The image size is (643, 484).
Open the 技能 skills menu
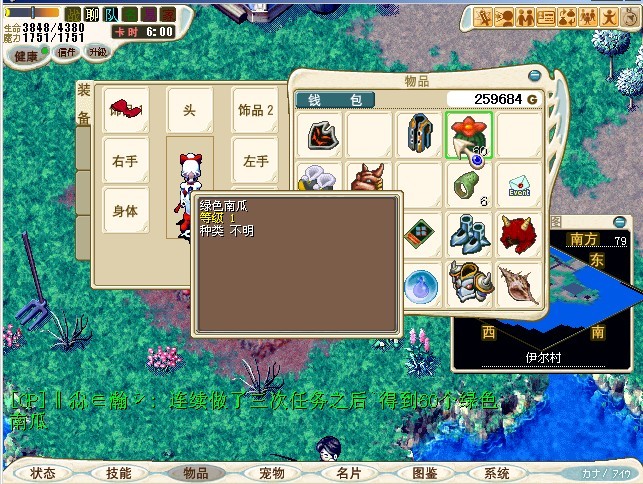[x=118, y=473]
